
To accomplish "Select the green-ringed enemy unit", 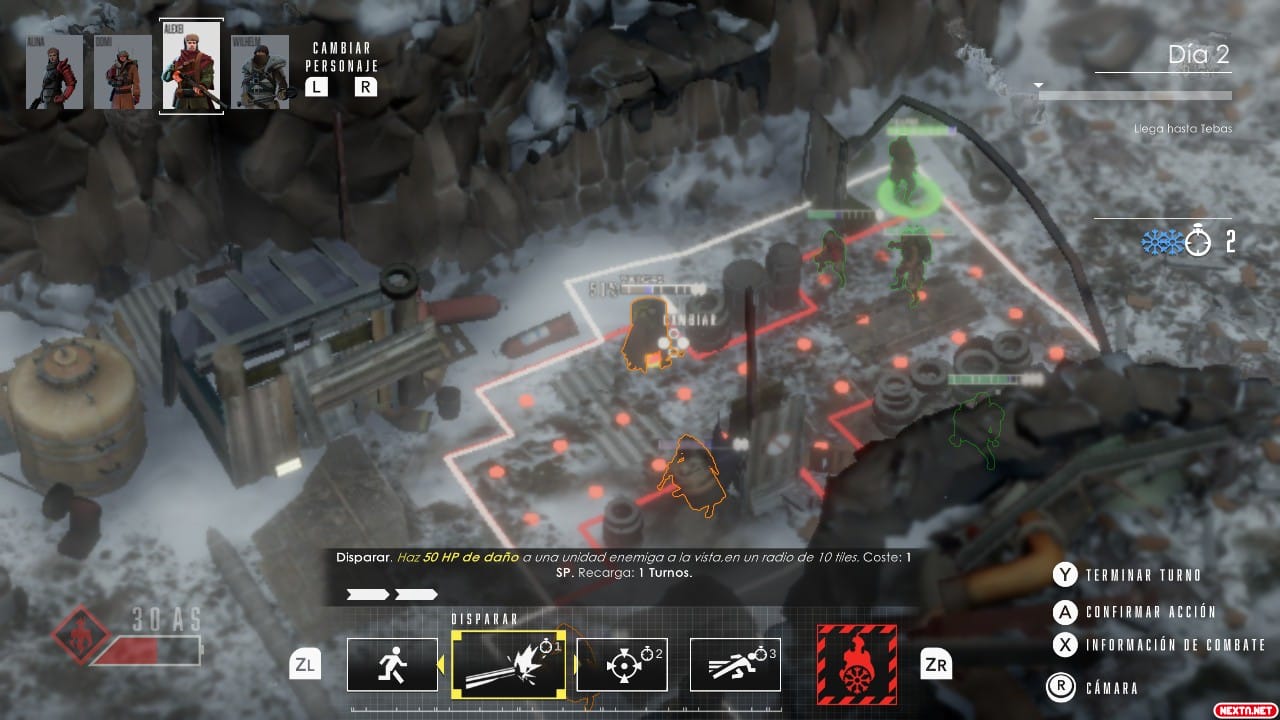I will (905, 180).
